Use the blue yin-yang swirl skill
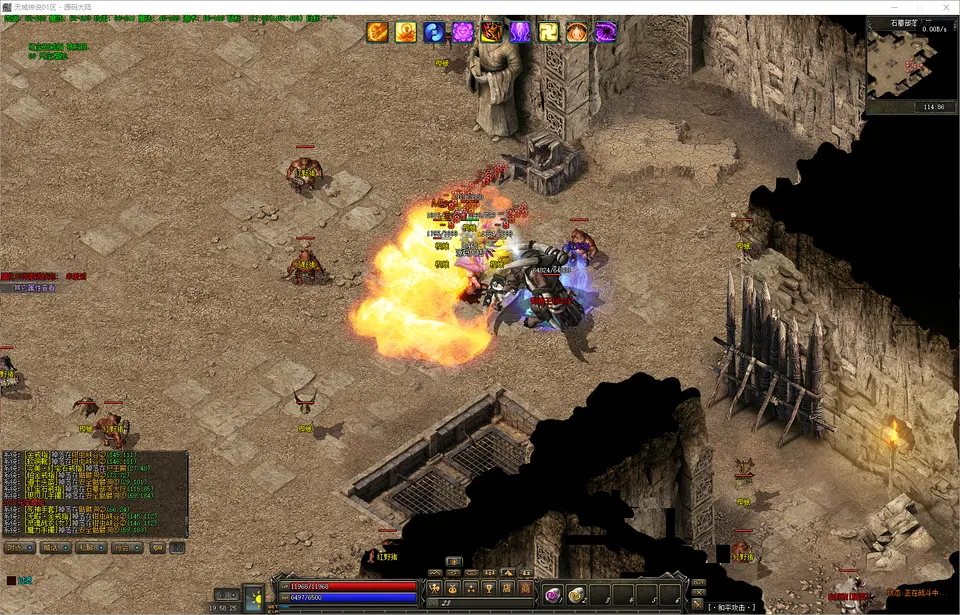Screen dimensions: 960x615 [x=434, y=33]
